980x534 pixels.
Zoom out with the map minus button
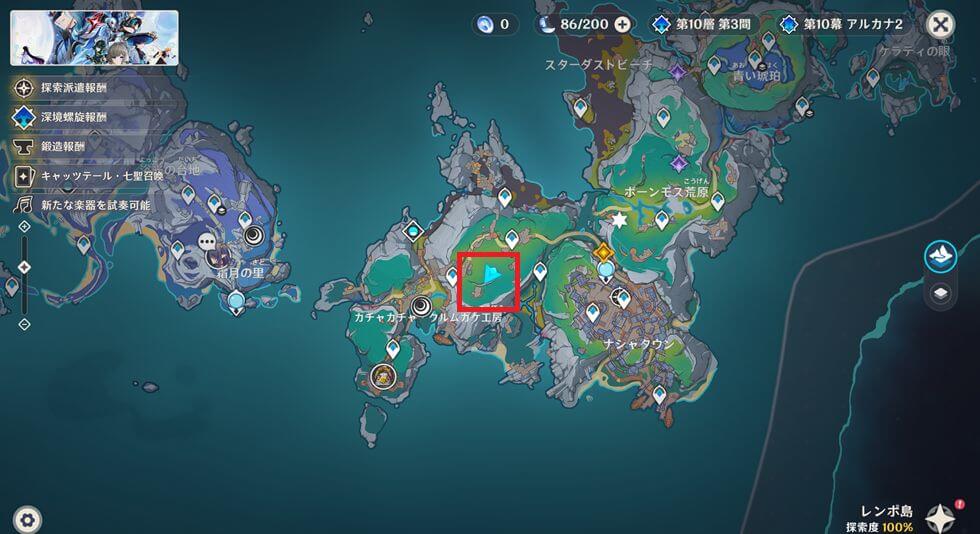pos(24,324)
